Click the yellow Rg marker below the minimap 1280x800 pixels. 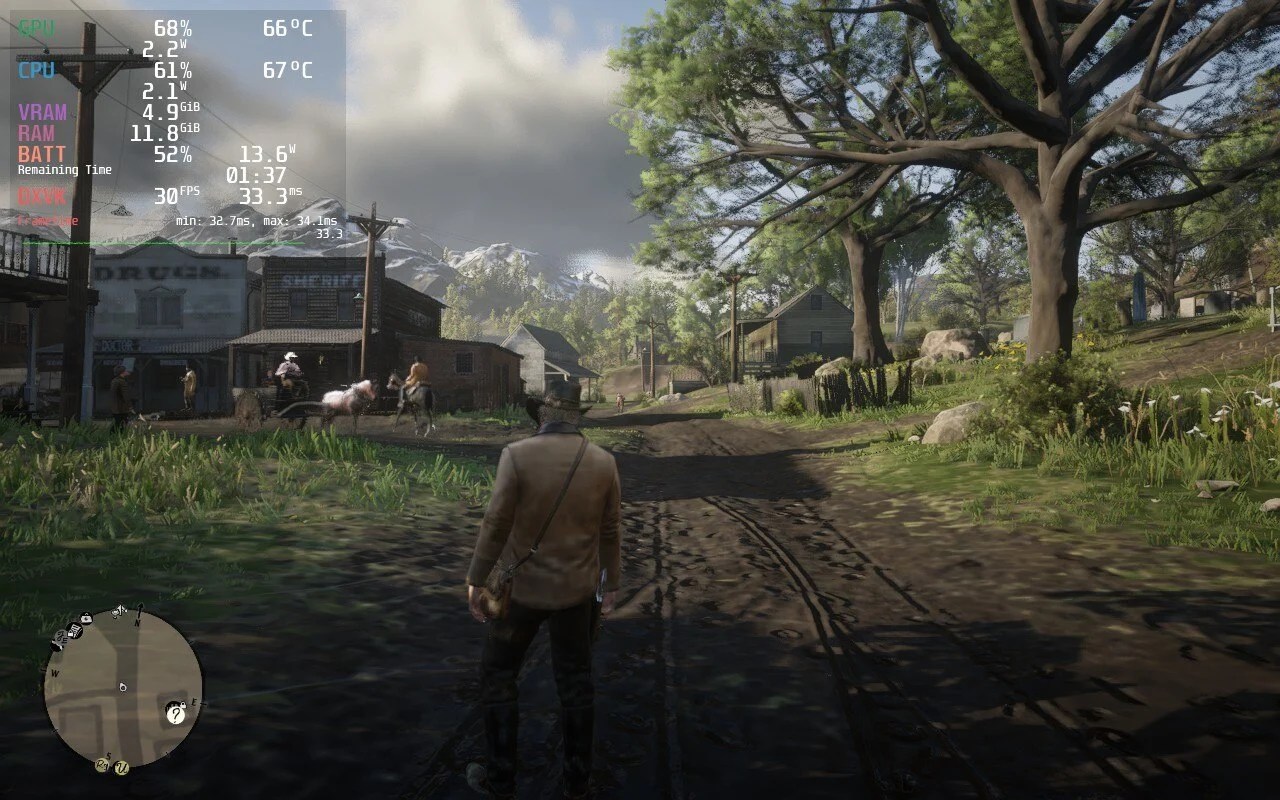(x=101, y=764)
